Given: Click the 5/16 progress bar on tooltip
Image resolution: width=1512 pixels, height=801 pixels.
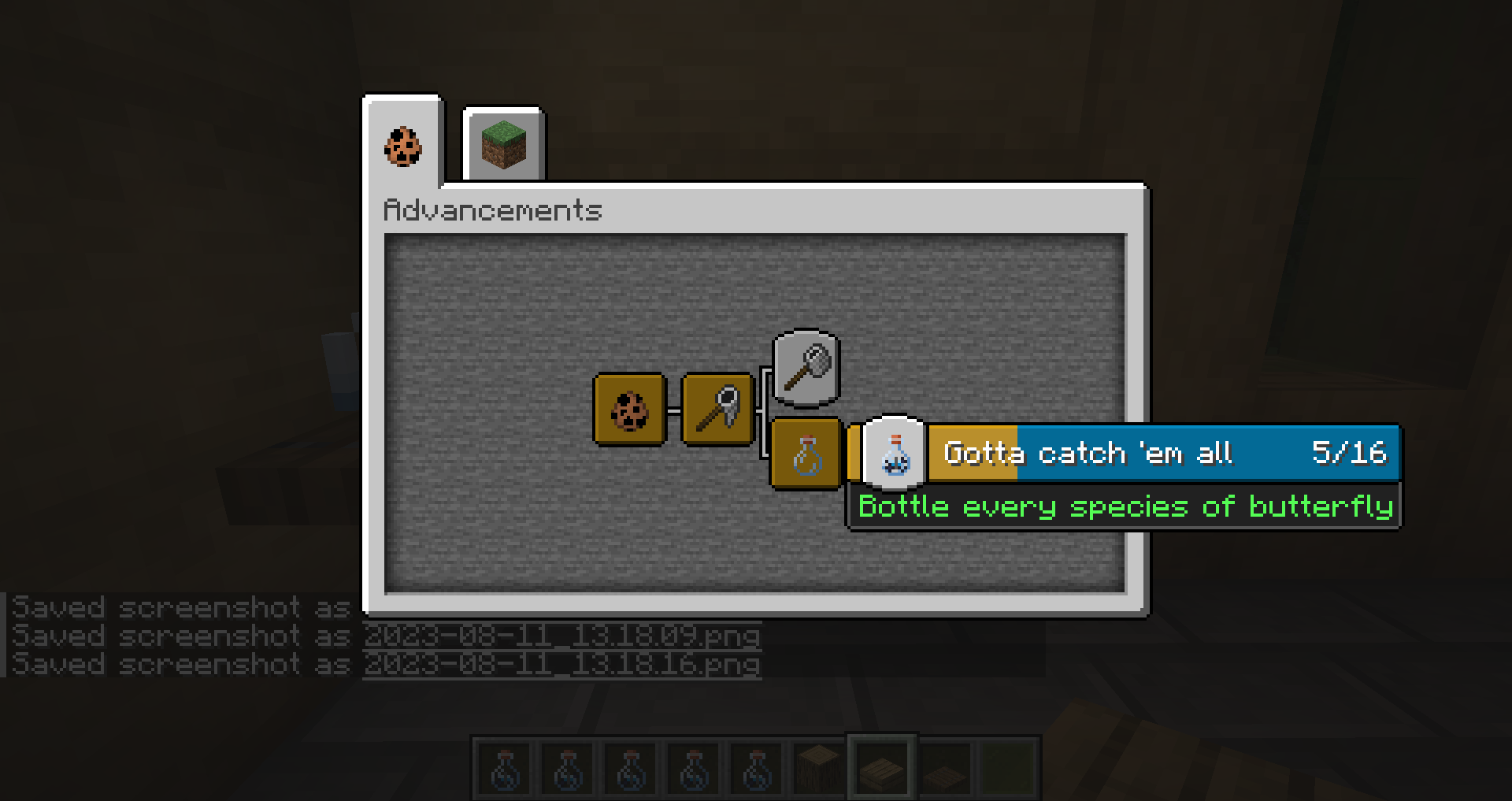Looking at the screenshot, I should tap(1351, 454).
